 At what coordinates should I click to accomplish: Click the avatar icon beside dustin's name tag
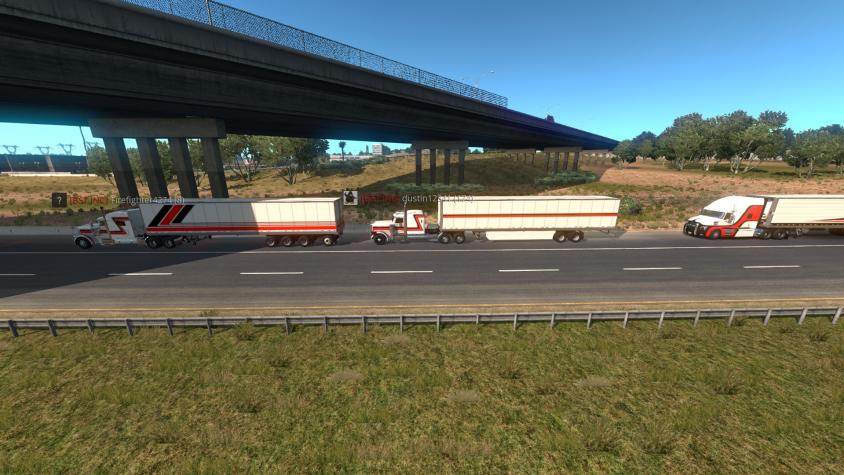coord(350,198)
